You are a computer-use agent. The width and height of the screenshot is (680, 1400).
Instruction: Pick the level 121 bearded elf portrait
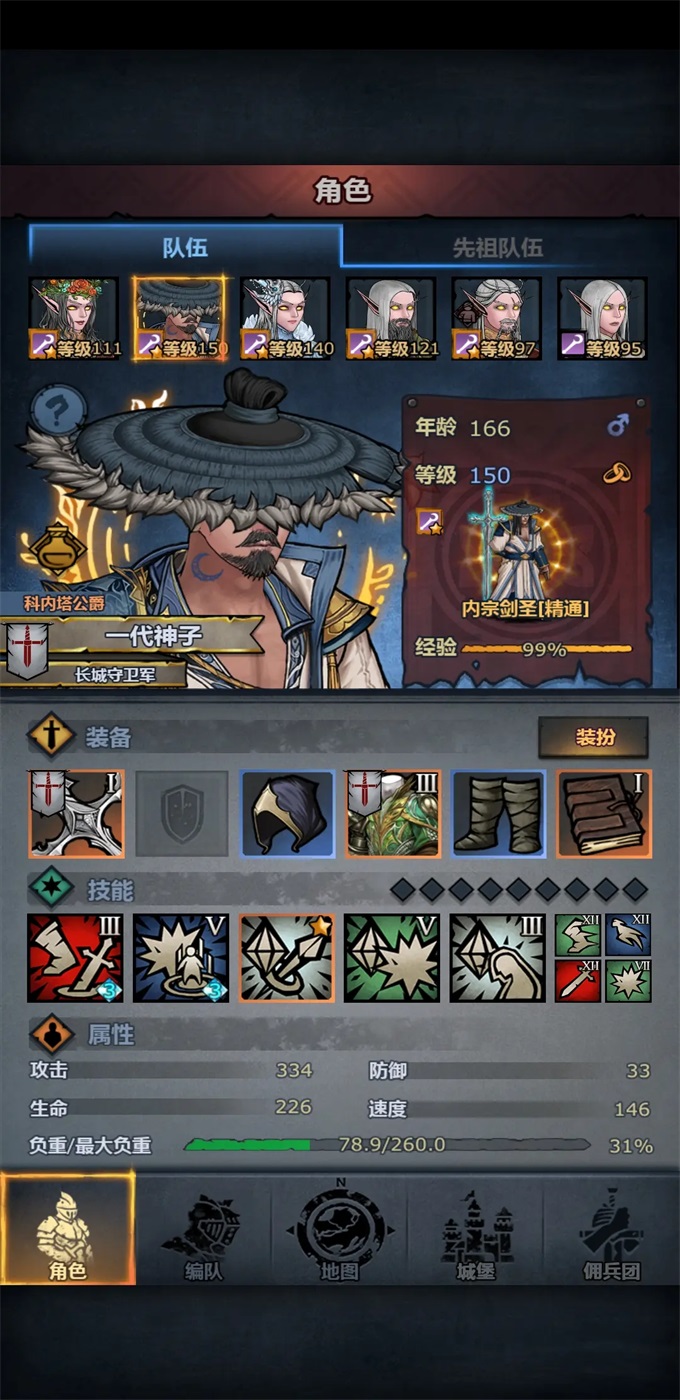[391, 319]
